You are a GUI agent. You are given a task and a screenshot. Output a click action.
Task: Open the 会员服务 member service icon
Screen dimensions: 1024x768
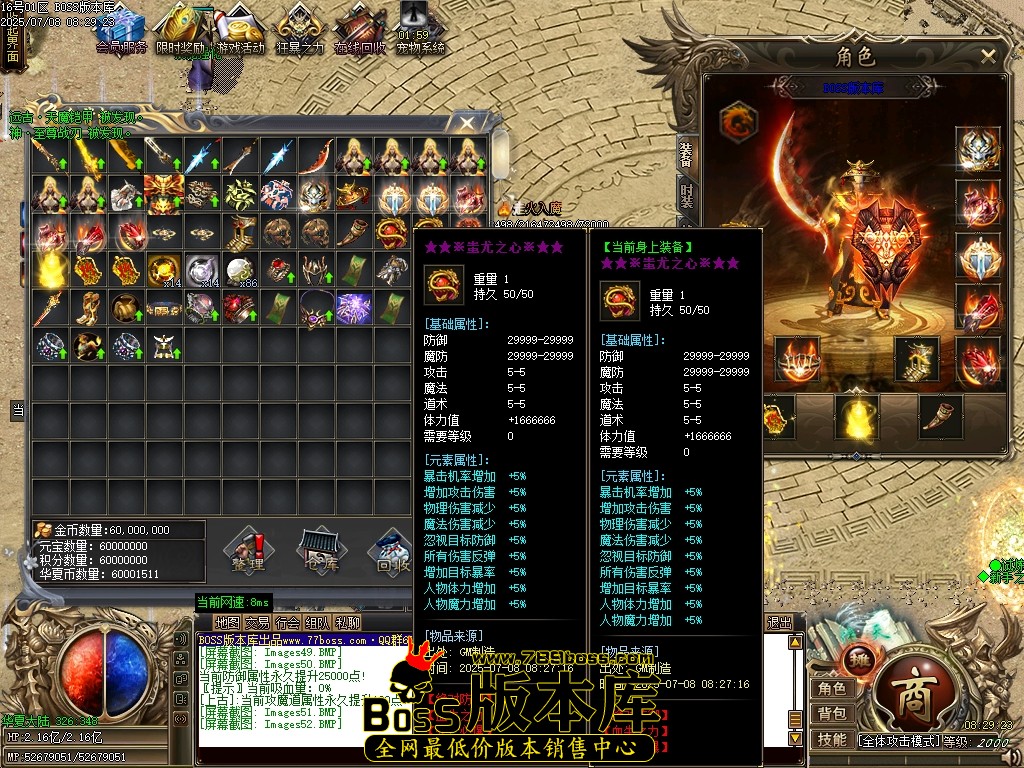pos(122,30)
